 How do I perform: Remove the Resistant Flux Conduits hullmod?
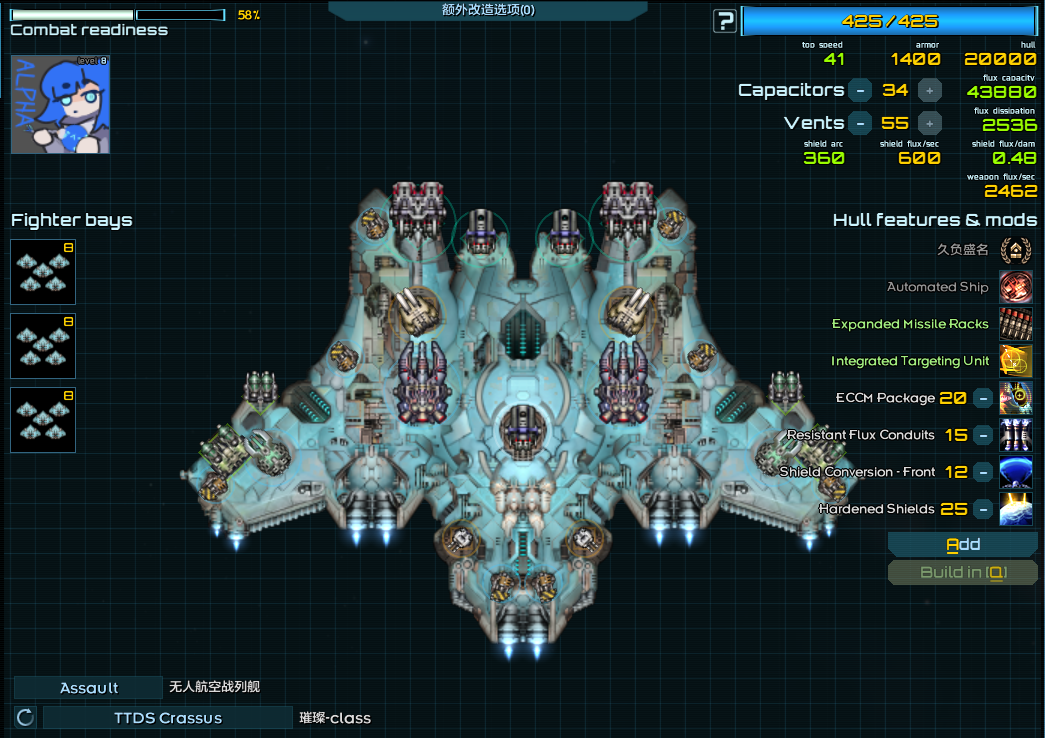coord(983,435)
